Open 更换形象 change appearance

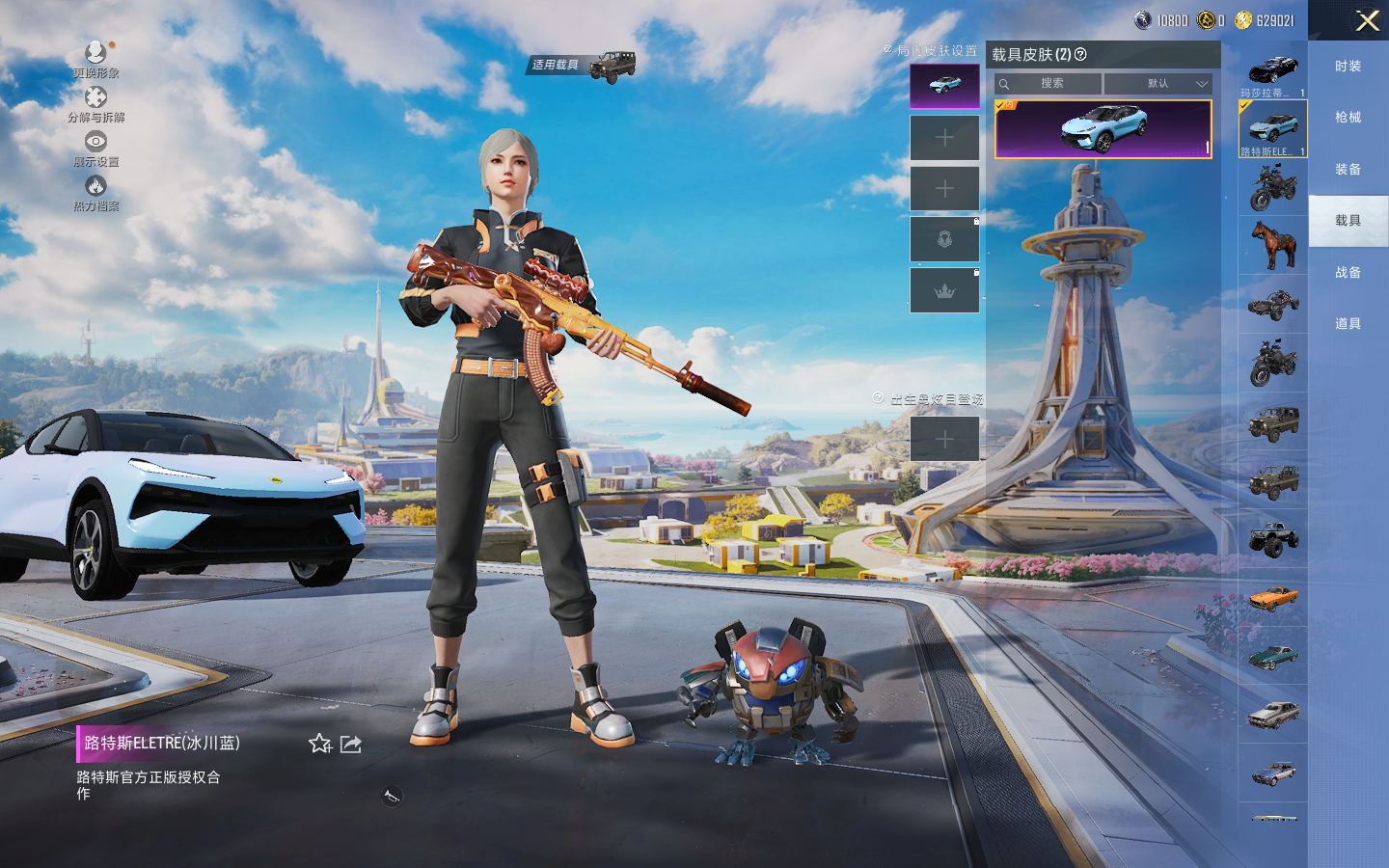pyautogui.click(x=95, y=59)
